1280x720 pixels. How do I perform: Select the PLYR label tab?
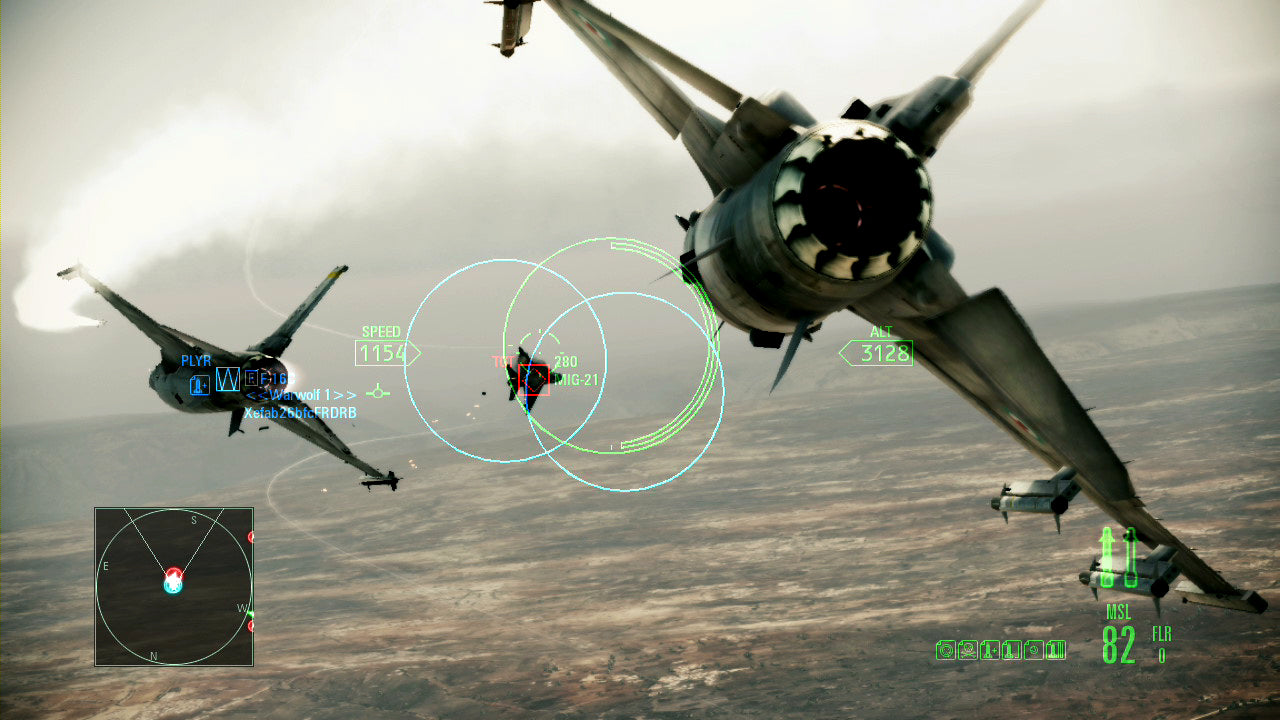[196, 361]
